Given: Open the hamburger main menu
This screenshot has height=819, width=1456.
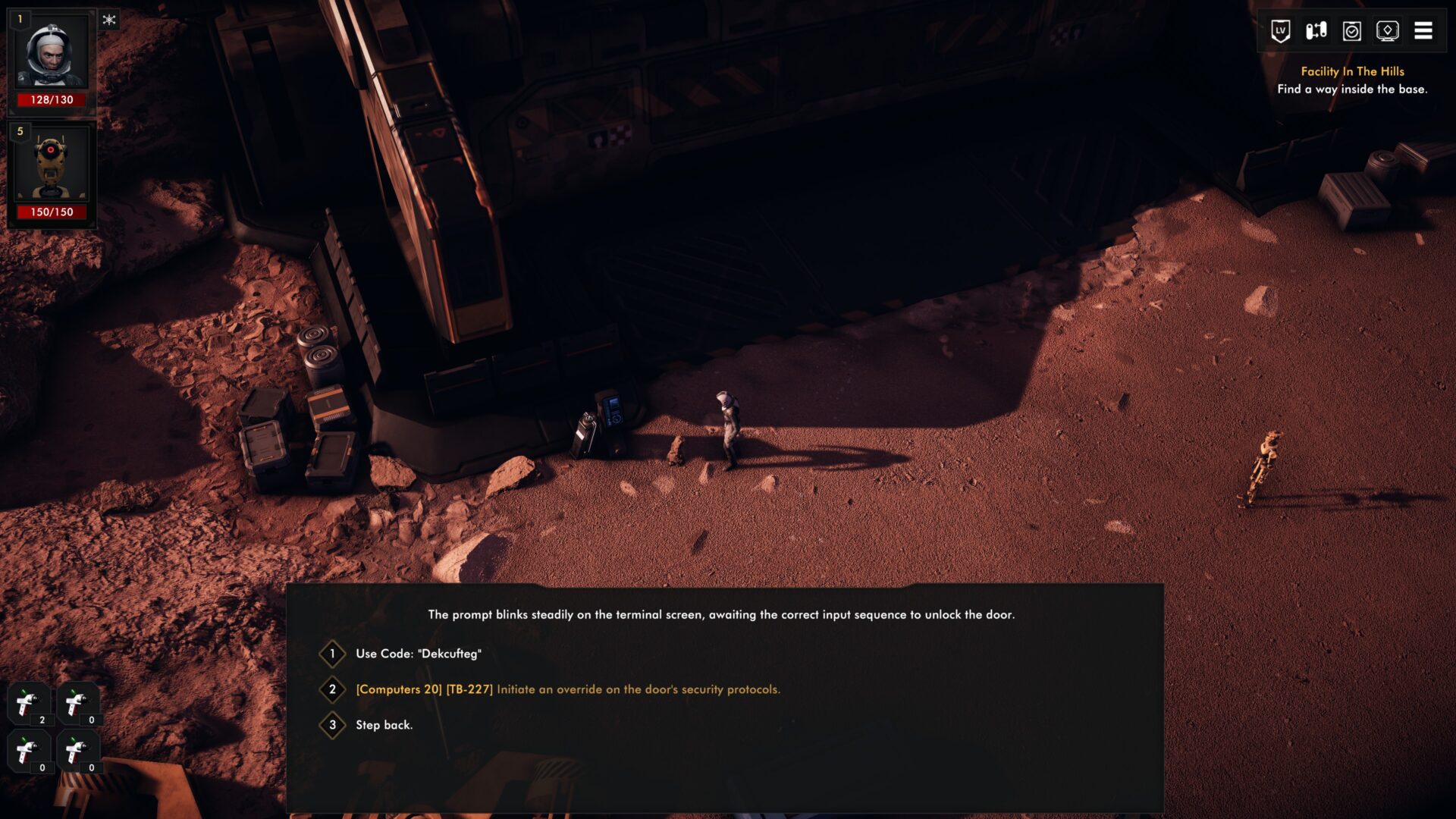Looking at the screenshot, I should tap(1423, 31).
